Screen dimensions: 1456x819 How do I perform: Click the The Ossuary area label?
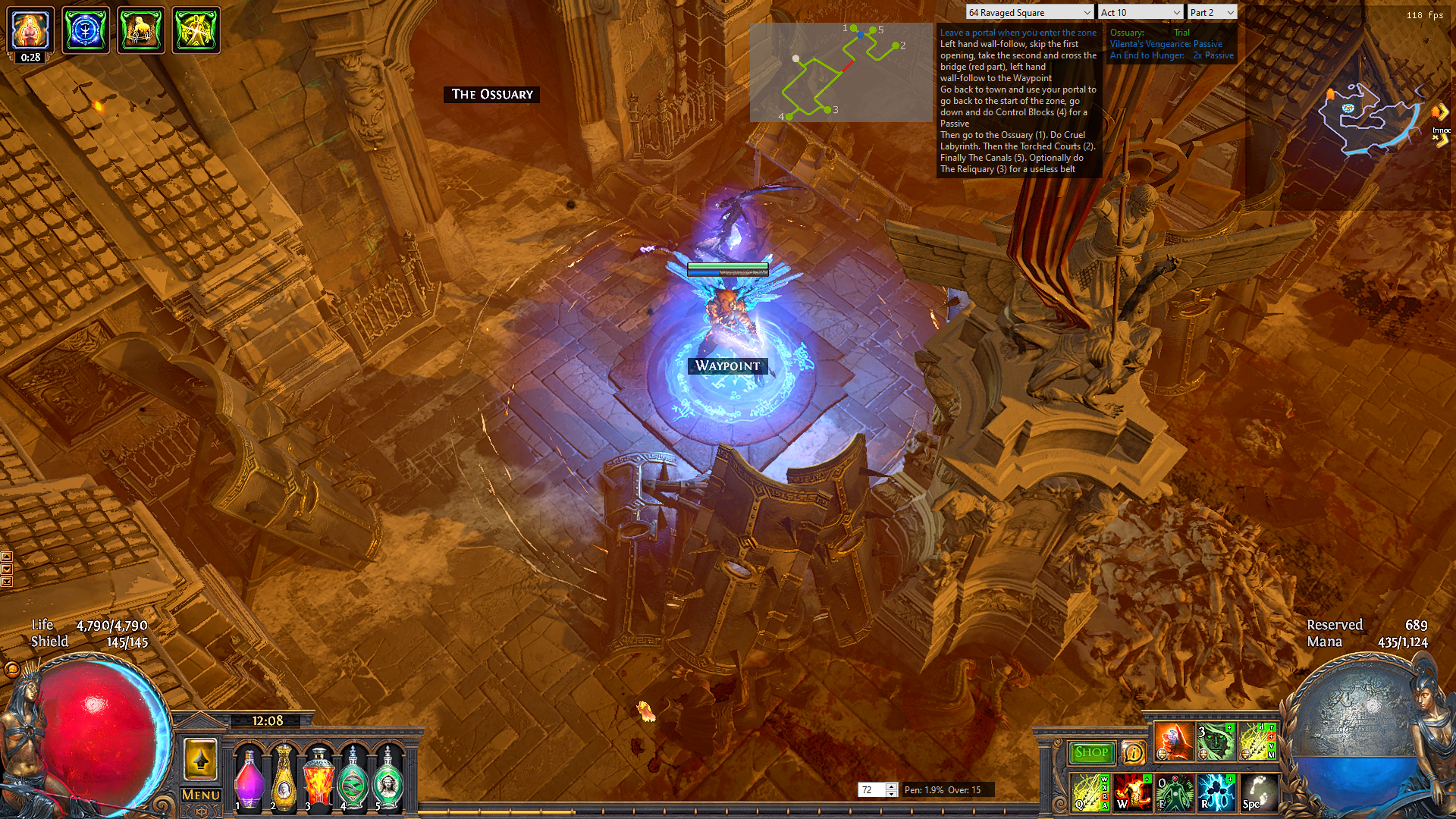(492, 94)
